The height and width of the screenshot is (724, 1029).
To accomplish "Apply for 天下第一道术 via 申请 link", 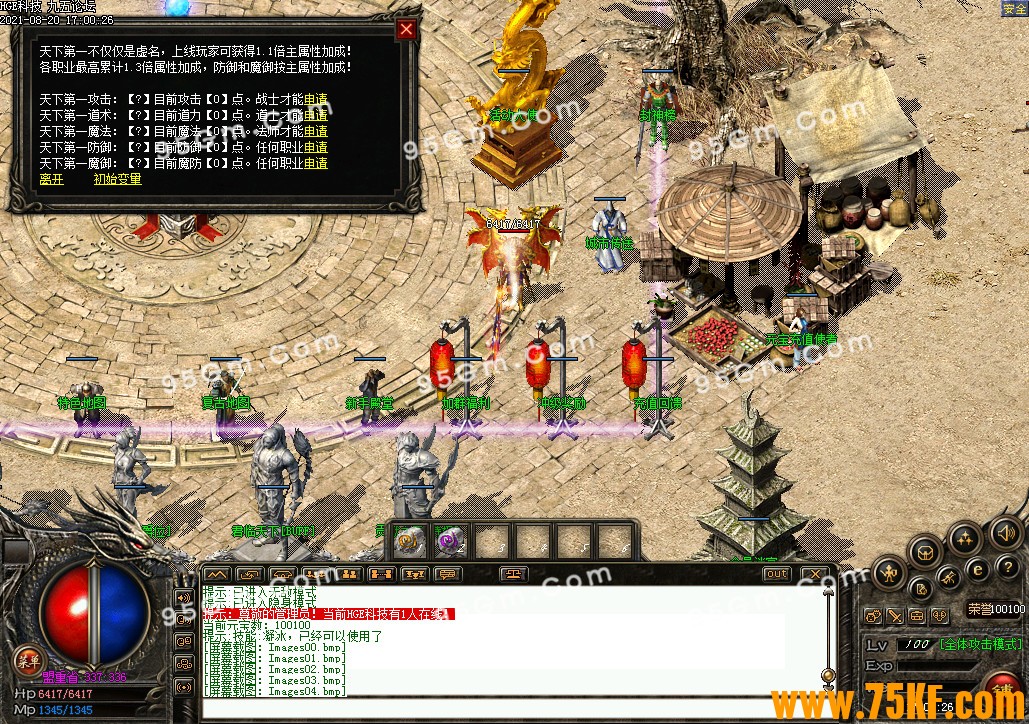I will (316, 116).
